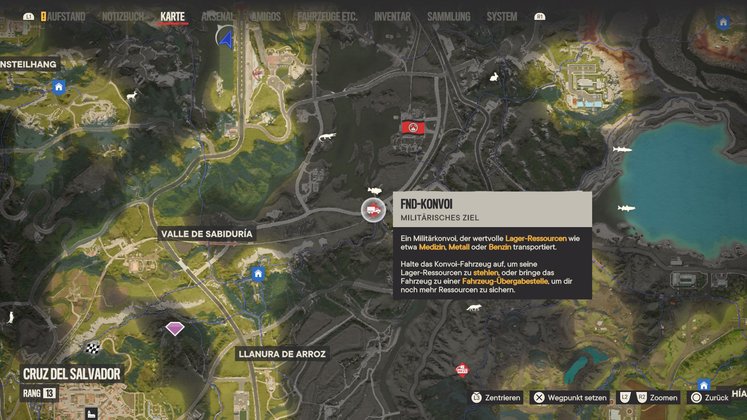Select the FND-Konvoi truck marker
Screen dimensions: 747x420
[372, 209]
